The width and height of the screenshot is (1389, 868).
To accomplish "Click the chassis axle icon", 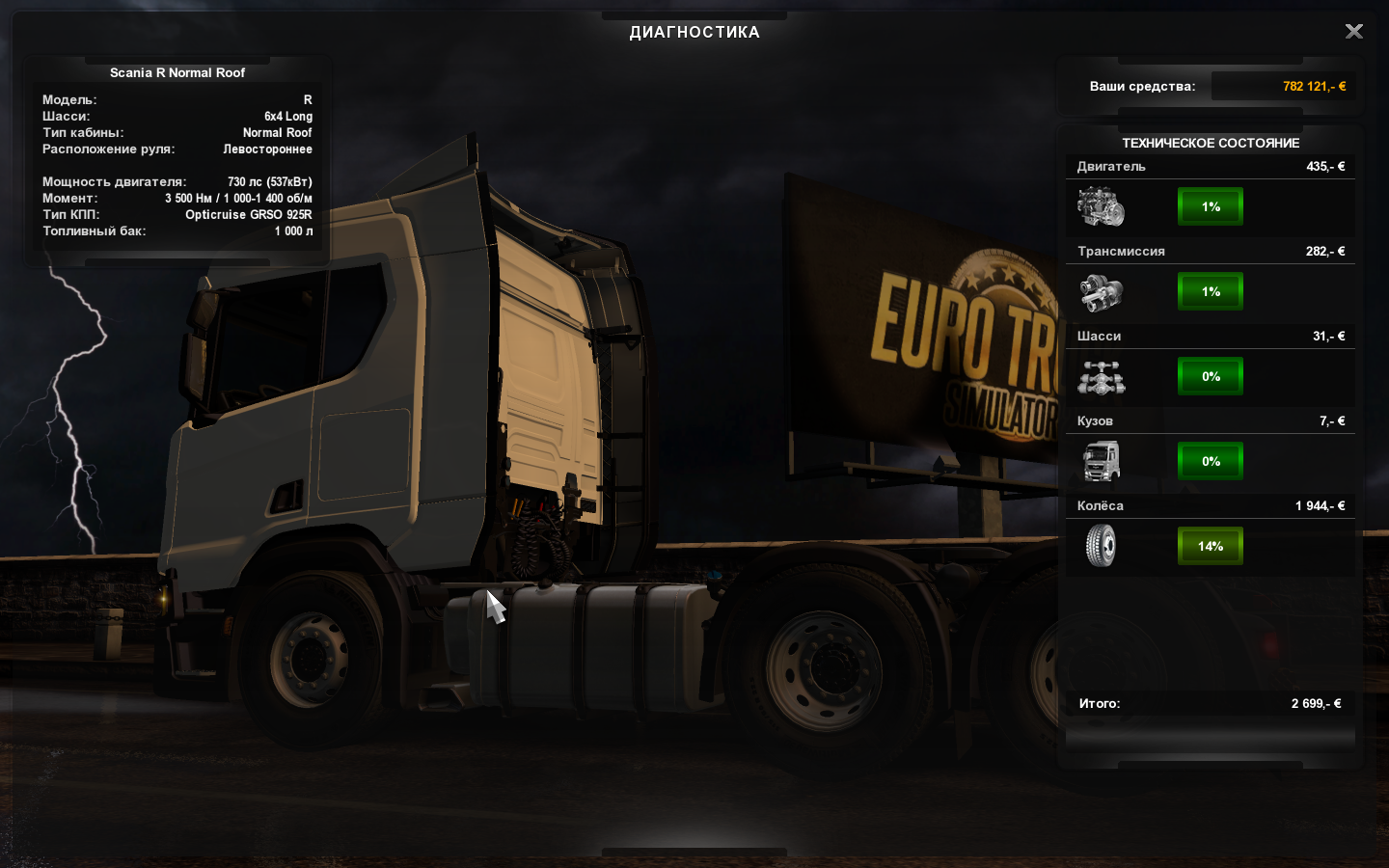I will point(1101,377).
